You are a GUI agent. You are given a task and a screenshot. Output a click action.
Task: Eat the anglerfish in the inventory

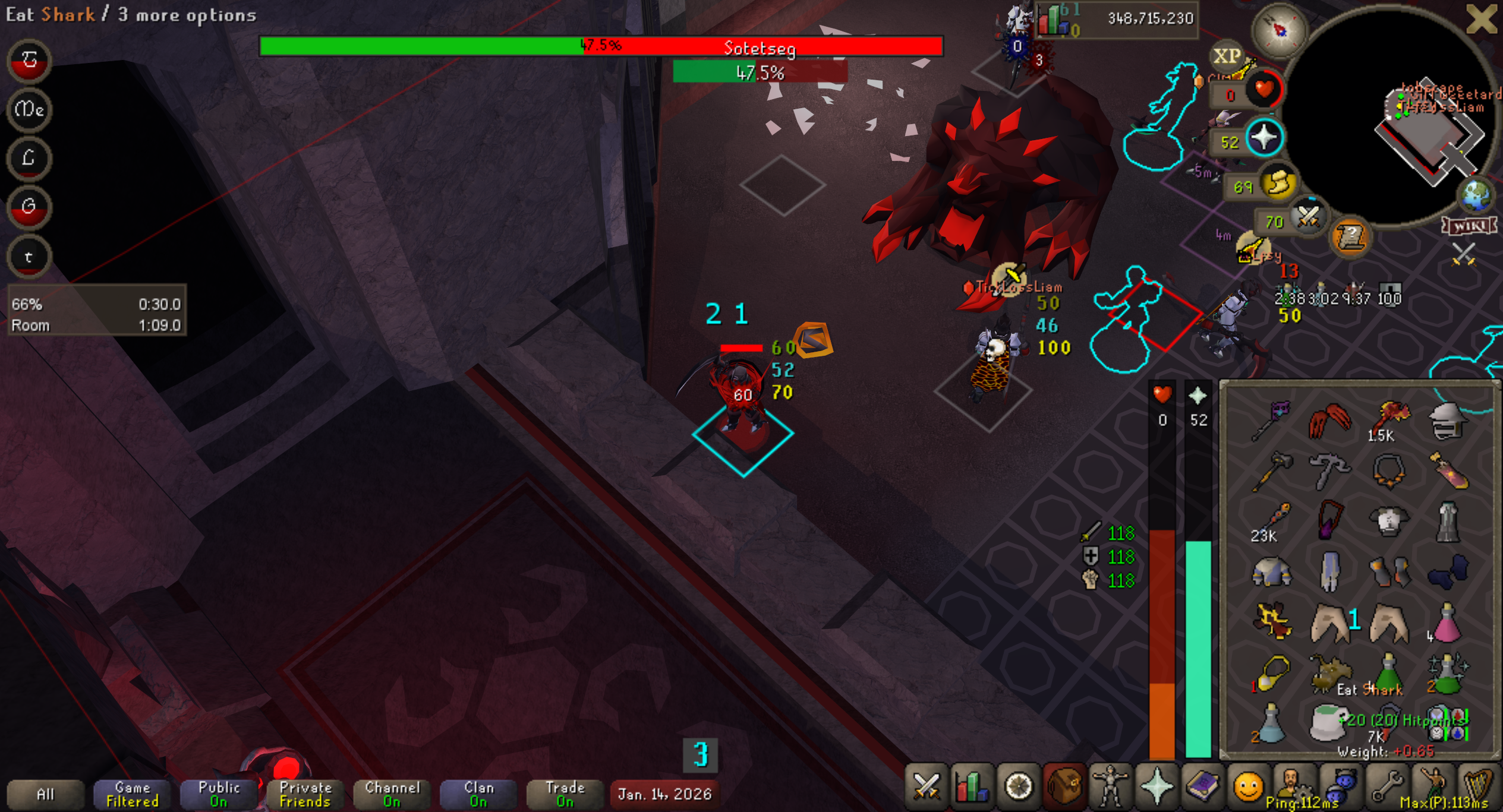1329,674
